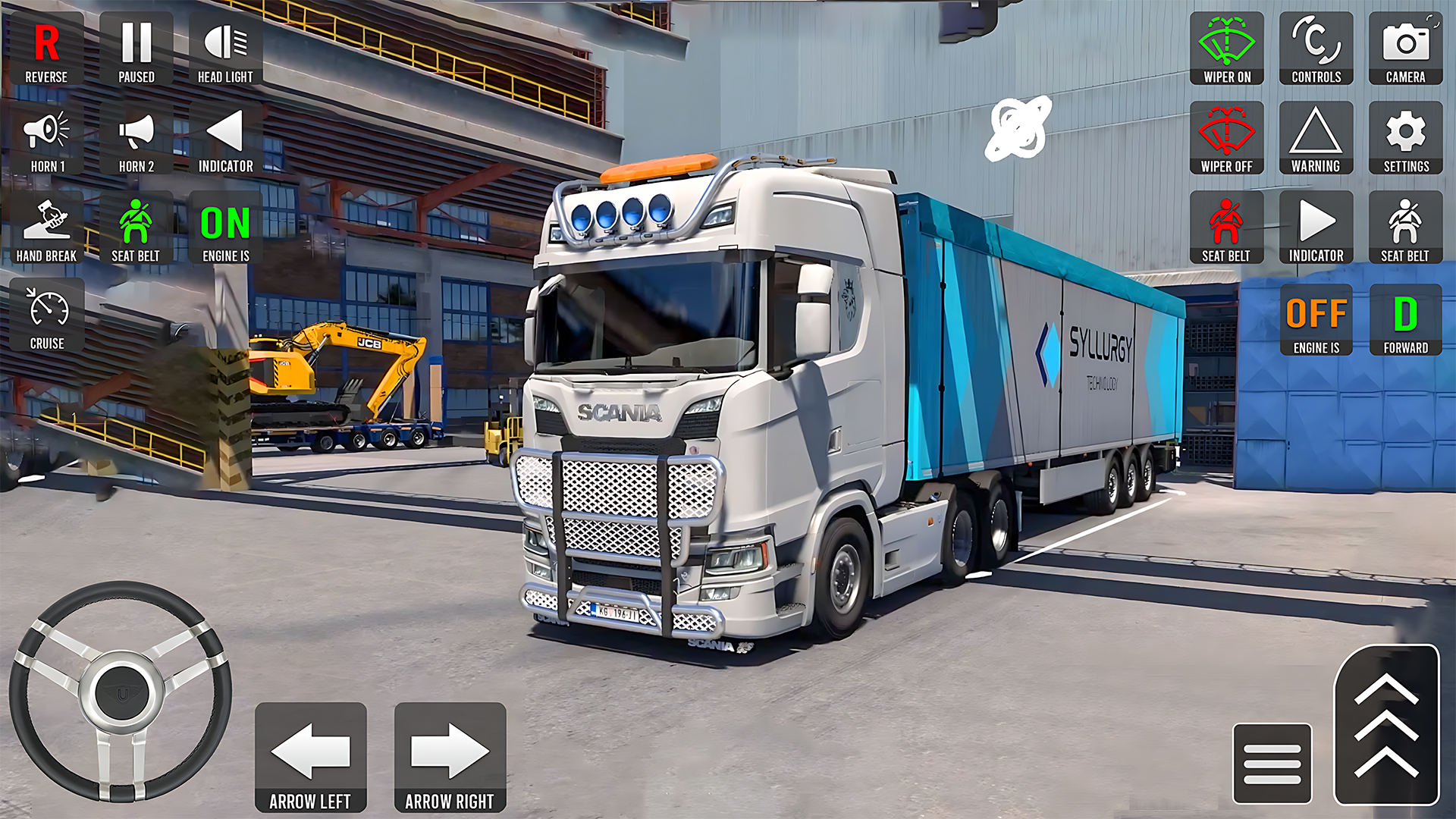Resume from Paused state
1456x819 pixels.
tap(136, 45)
